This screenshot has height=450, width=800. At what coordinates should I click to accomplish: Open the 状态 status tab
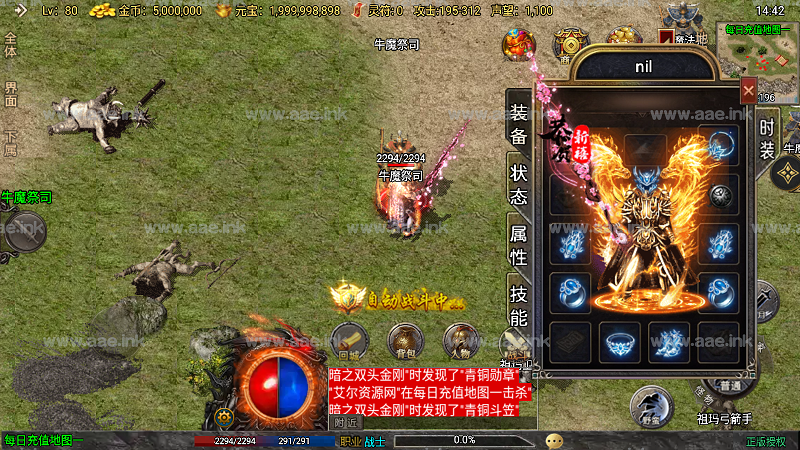pyautogui.click(x=518, y=182)
